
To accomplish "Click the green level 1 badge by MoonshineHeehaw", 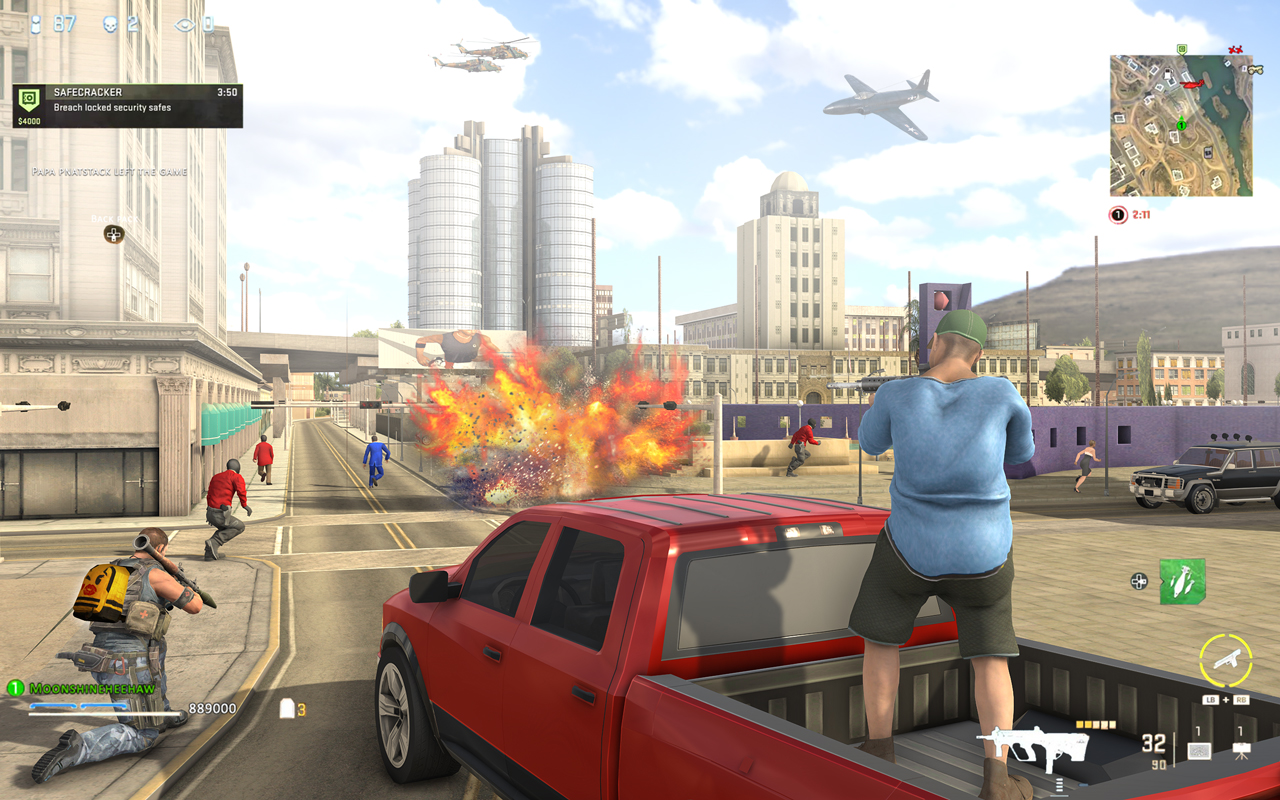I will click(14, 686).
